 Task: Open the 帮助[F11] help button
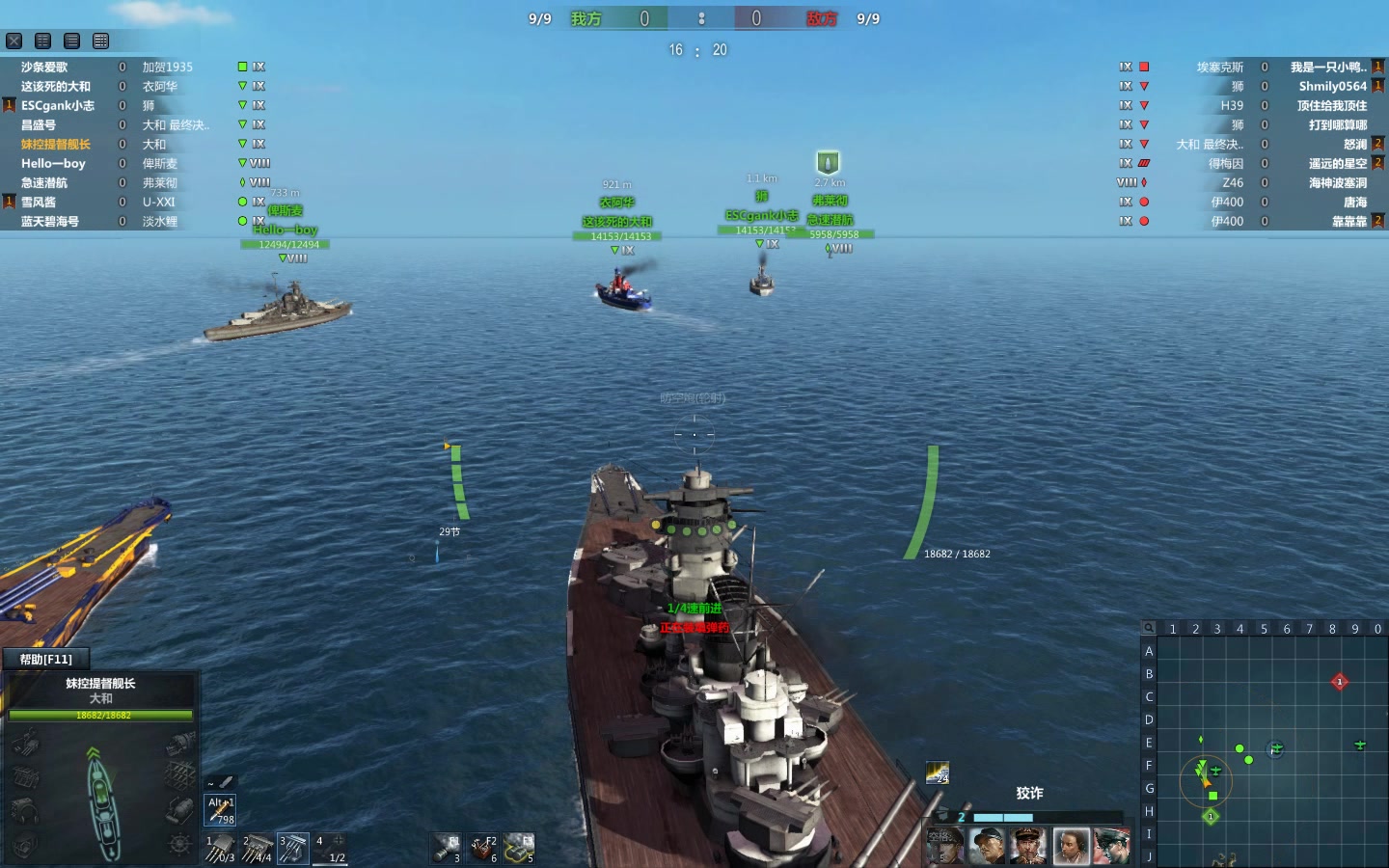click(x=45, y=659)
